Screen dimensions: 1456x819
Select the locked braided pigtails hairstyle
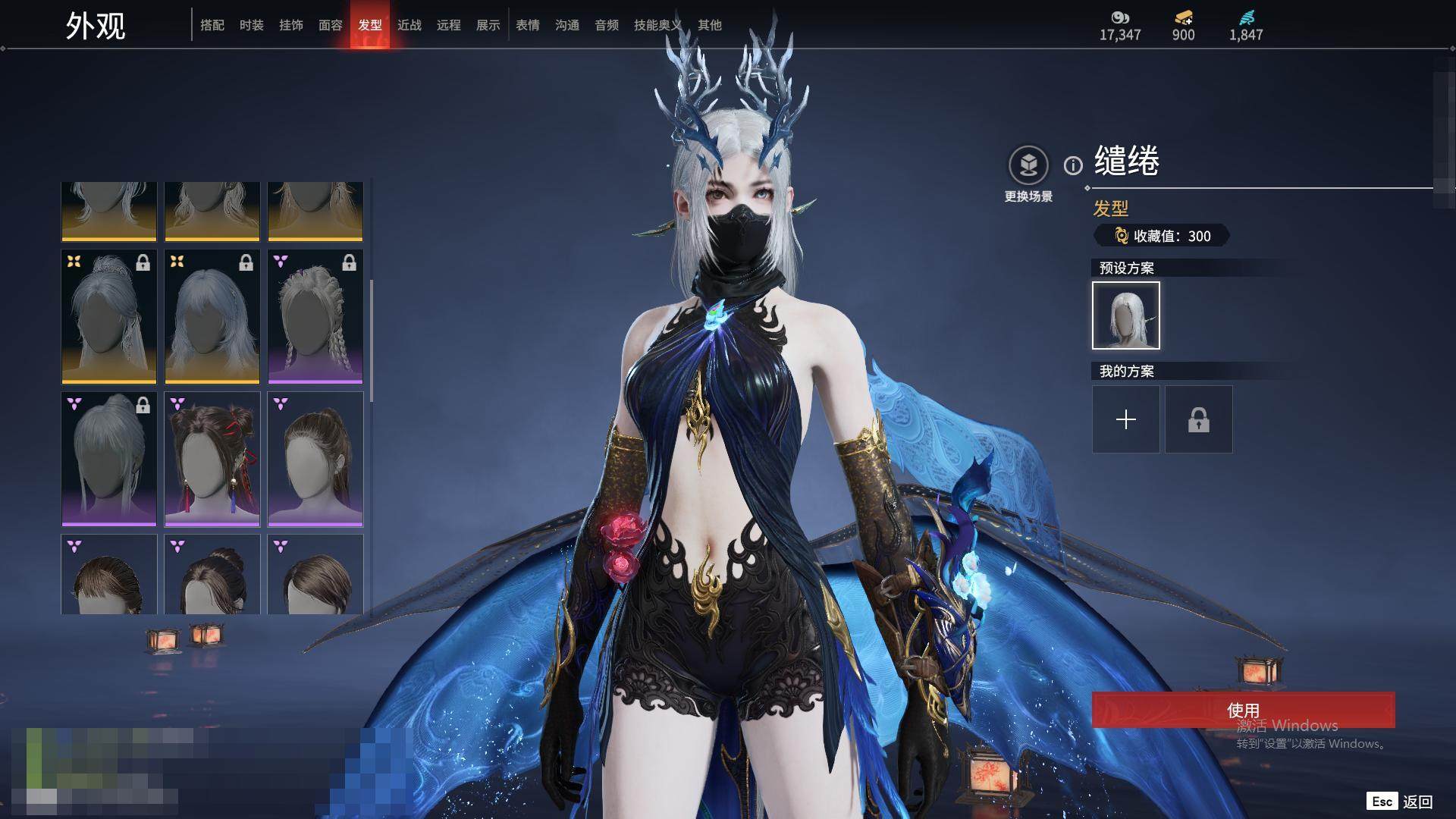pos(315,316)
